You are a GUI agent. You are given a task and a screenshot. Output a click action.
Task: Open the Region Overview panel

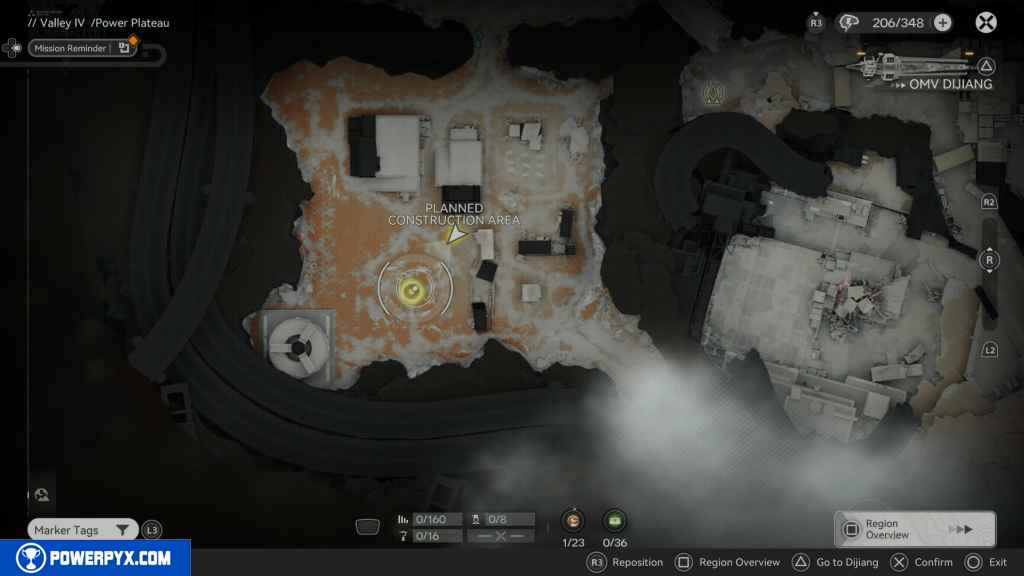(x=914, y=529)
